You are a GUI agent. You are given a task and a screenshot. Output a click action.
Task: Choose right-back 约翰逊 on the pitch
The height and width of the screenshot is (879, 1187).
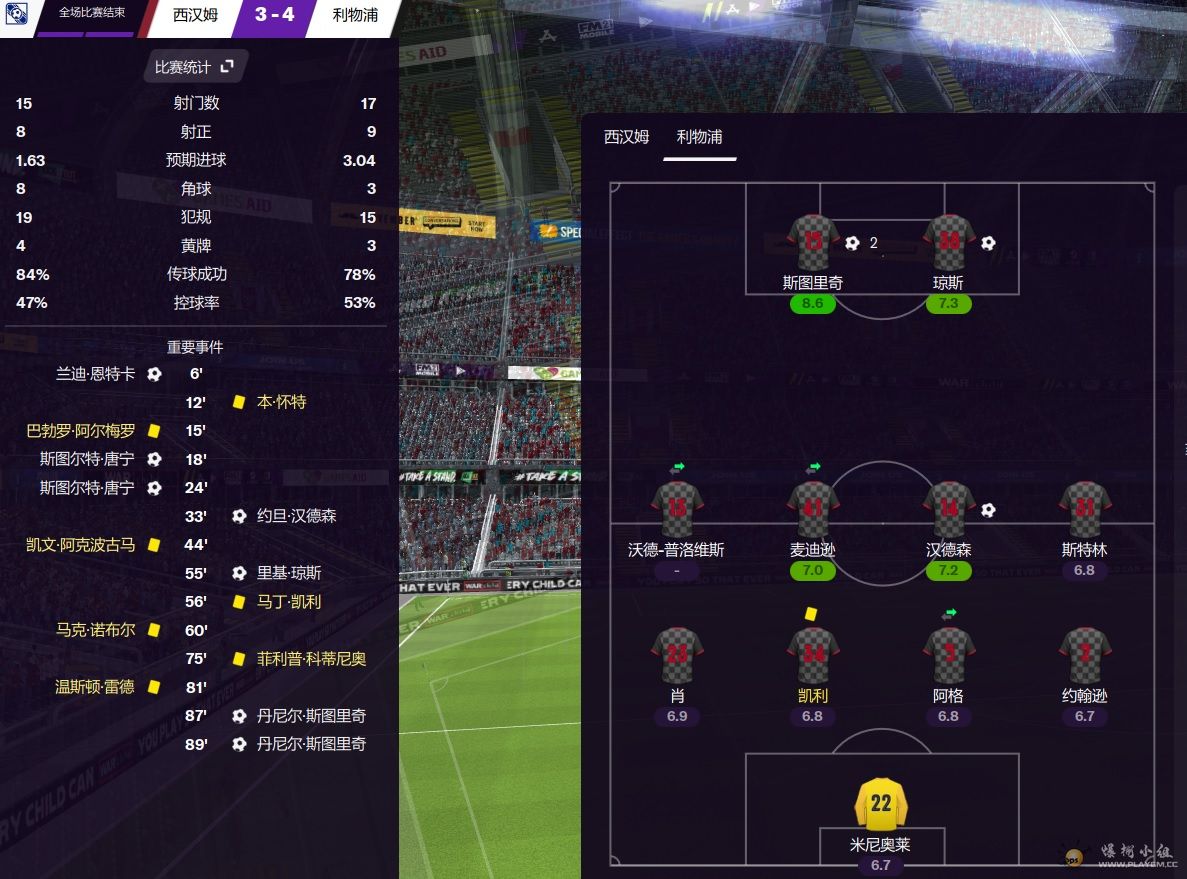[x=1084, y=655]
